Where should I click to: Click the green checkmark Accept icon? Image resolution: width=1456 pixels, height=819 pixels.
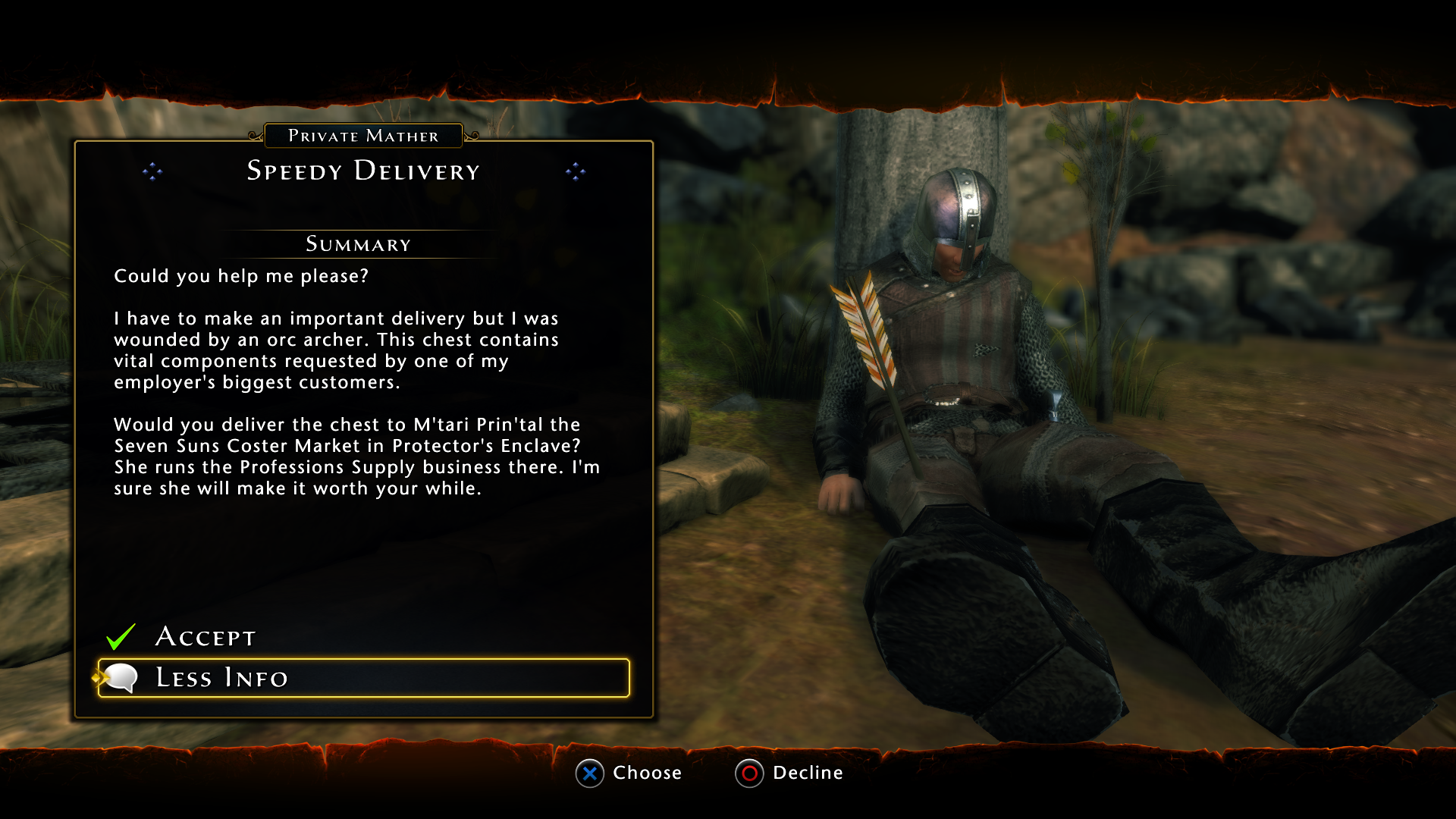coord(121,637)
